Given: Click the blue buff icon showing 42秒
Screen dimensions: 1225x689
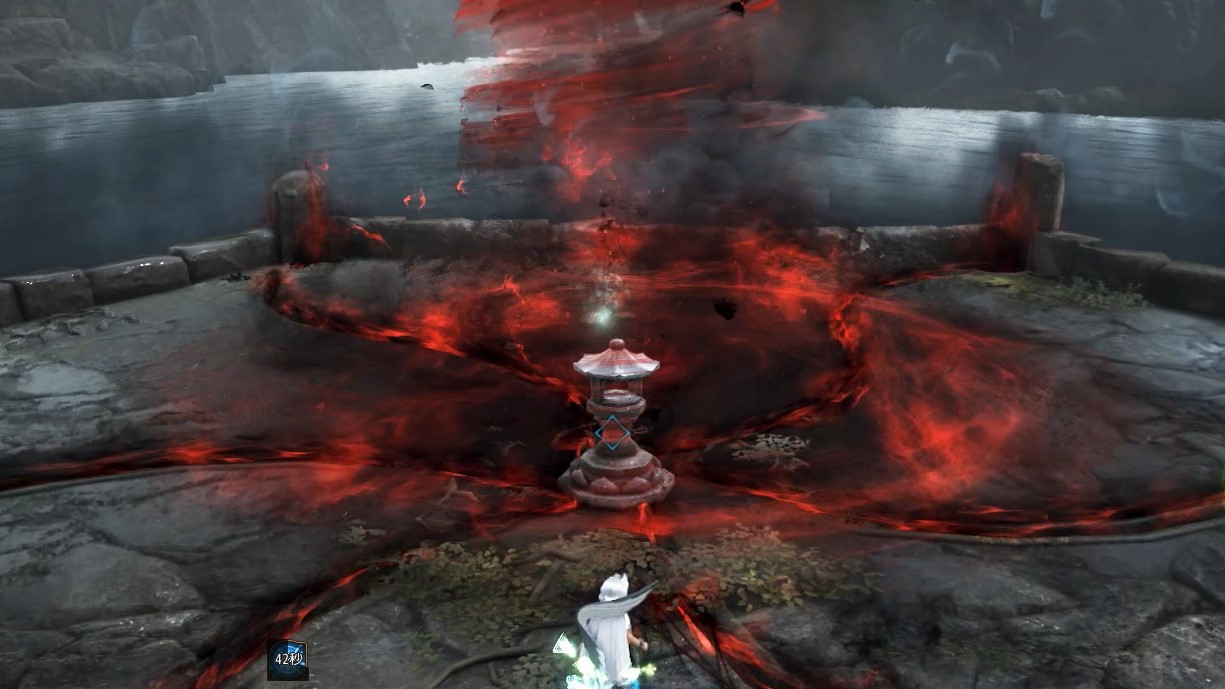Looking at the screenshot, I should tap(287, 660).
